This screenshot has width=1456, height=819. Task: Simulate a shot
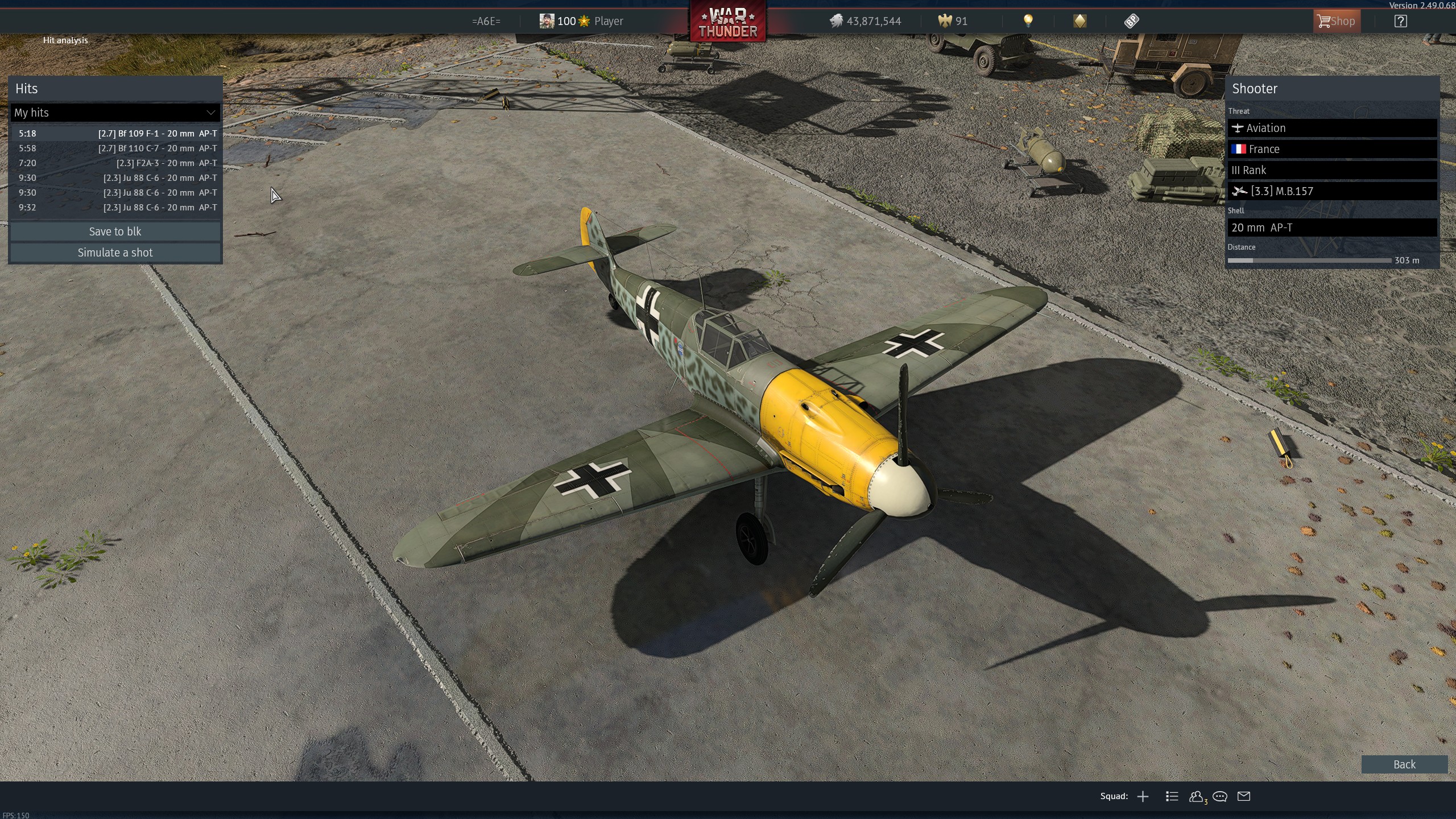pos(115,253)
